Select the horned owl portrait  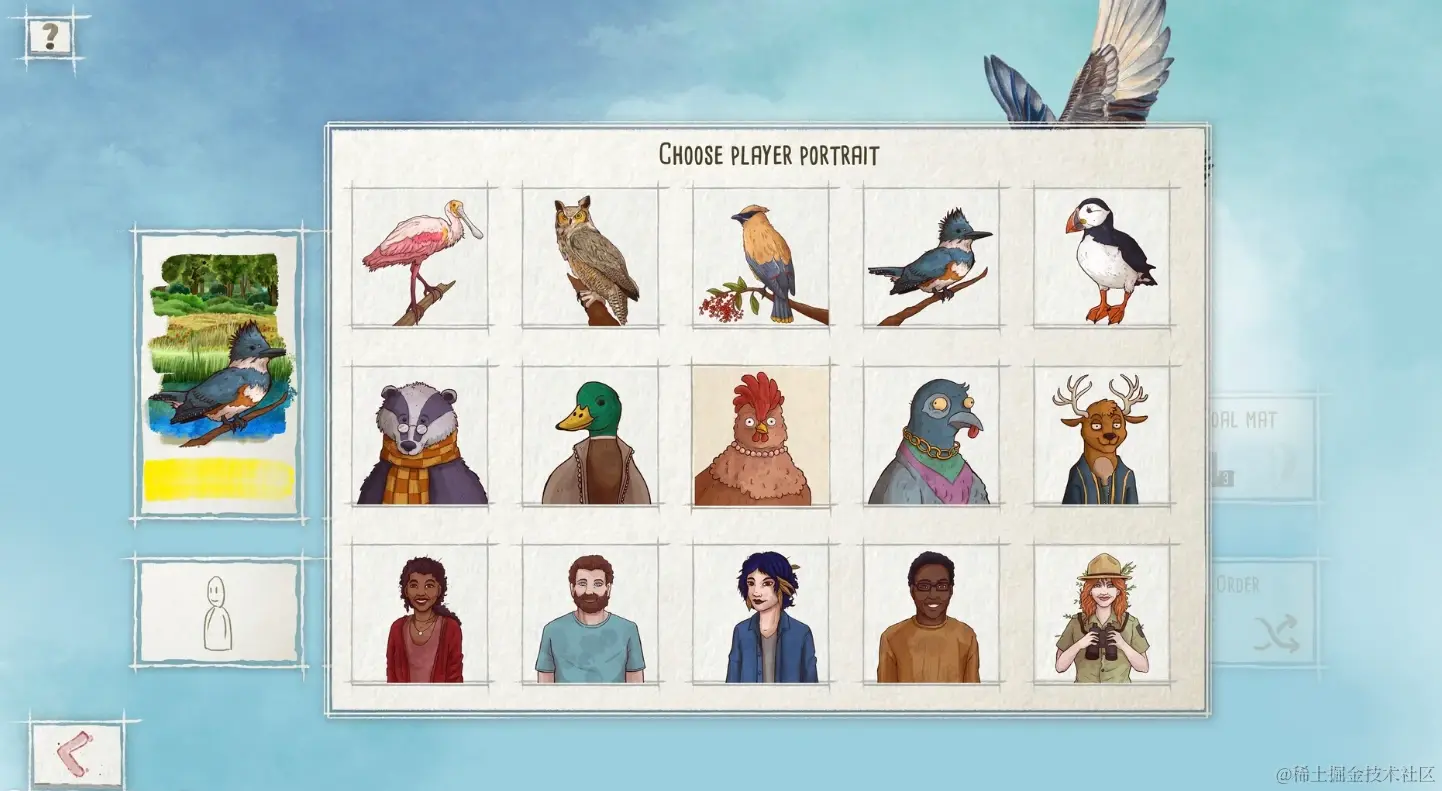point(591,258)
